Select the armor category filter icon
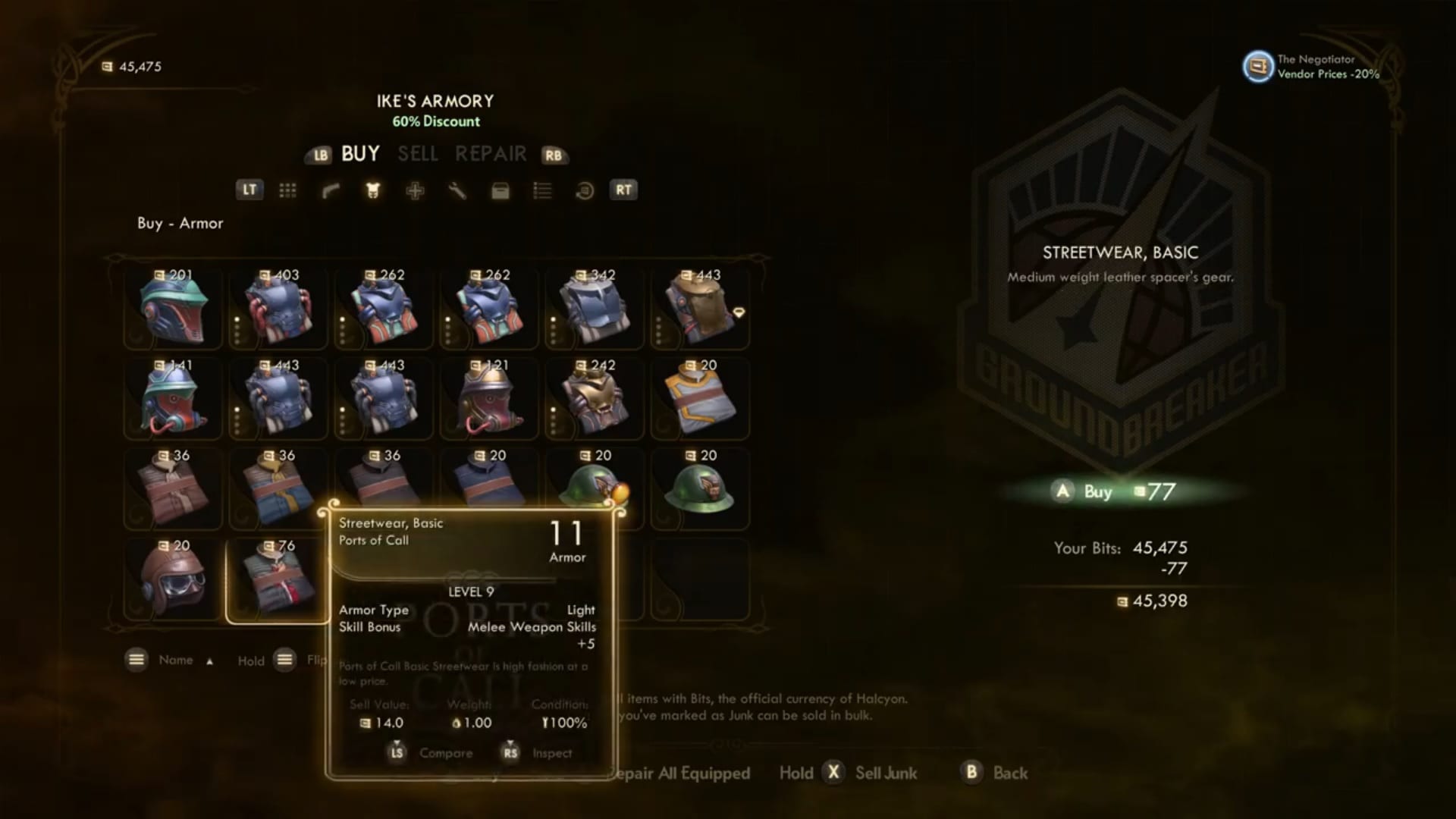This screenshot has width=1456, height=819. [x=372, y=190]
